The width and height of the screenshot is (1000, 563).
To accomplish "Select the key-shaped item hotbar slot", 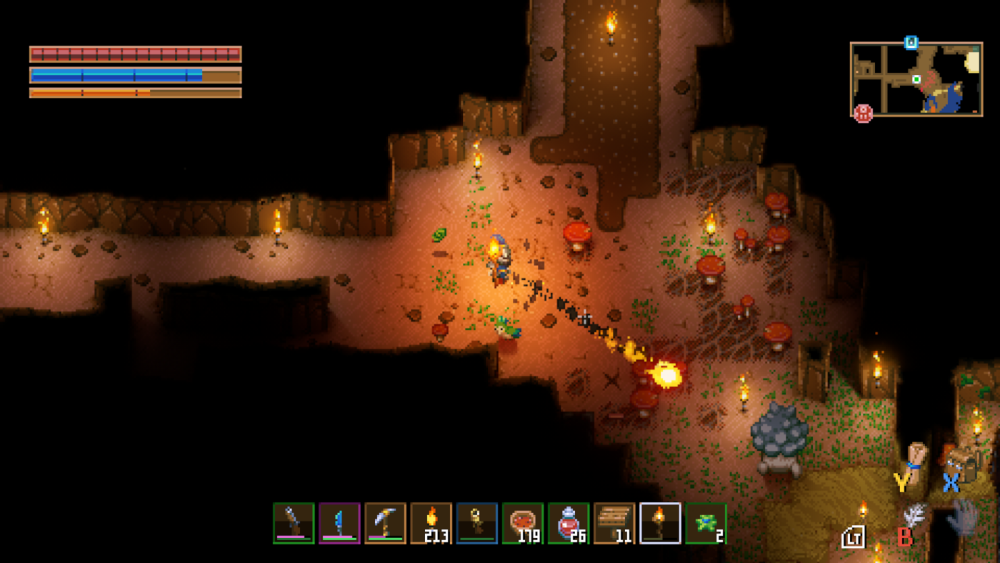I will (477, 523).
